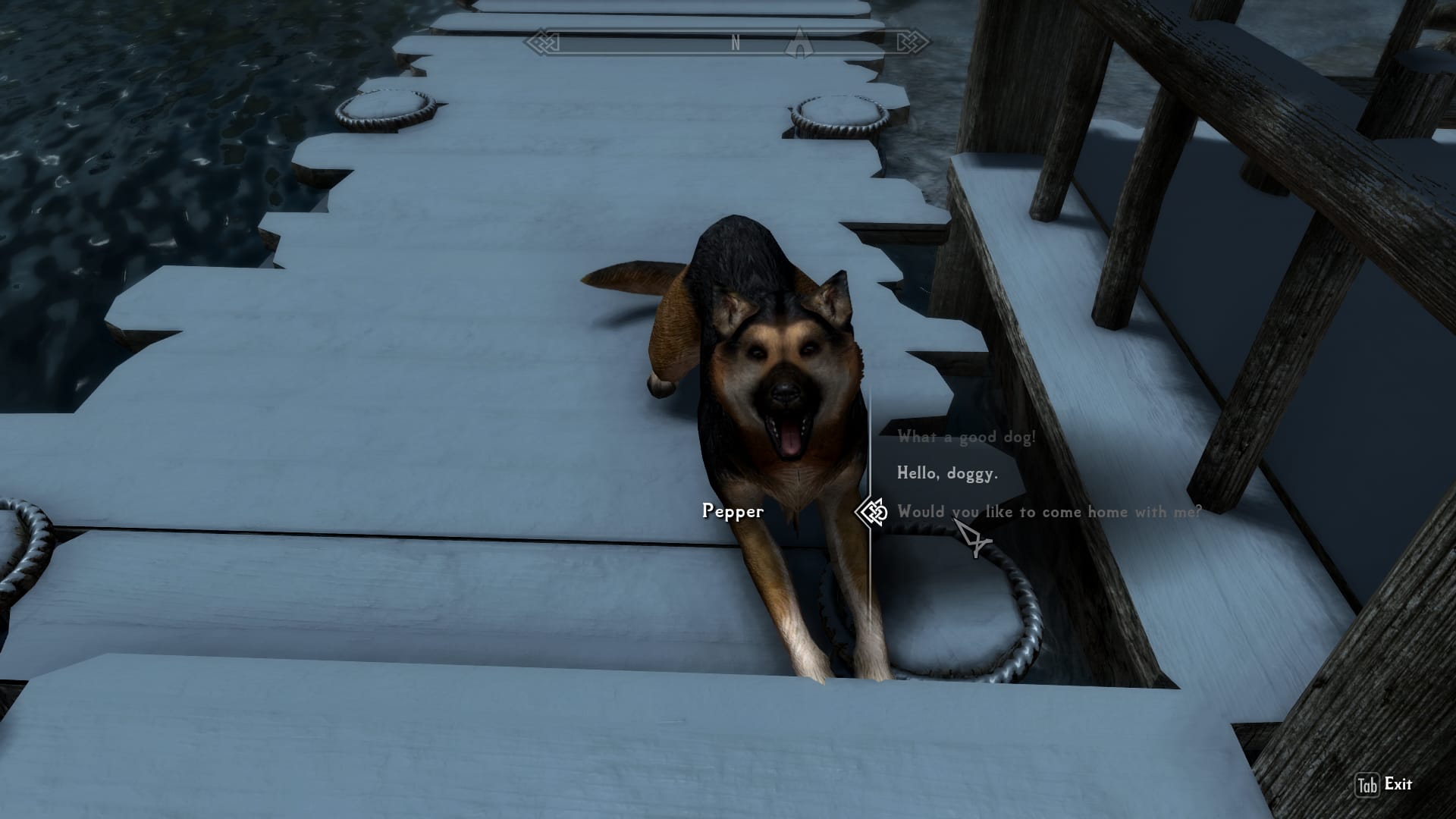
Task: Select the "Hello, doggy." dialogue option
Action: pyautogui.click(x=947, y=474)
